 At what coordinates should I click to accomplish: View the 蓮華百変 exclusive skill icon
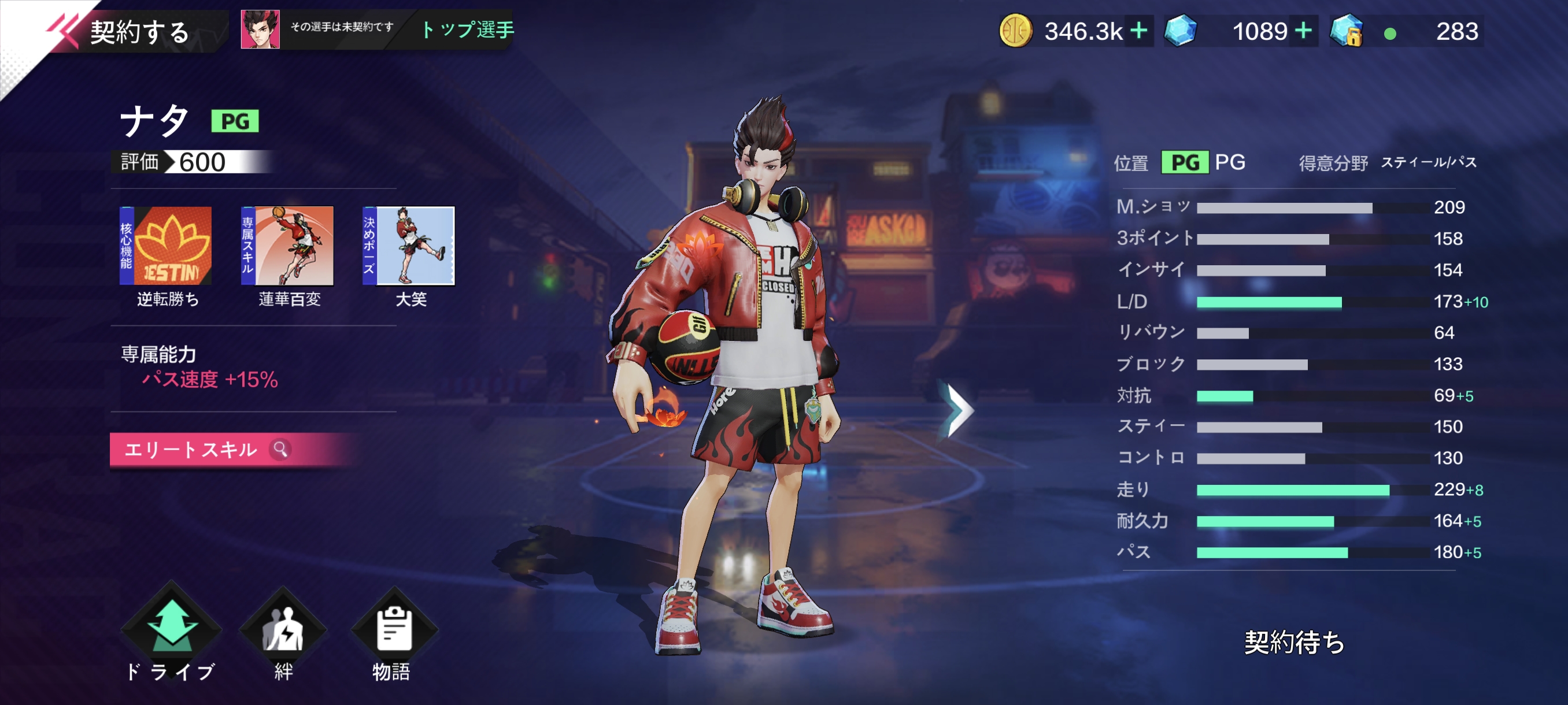pos(288,246)
